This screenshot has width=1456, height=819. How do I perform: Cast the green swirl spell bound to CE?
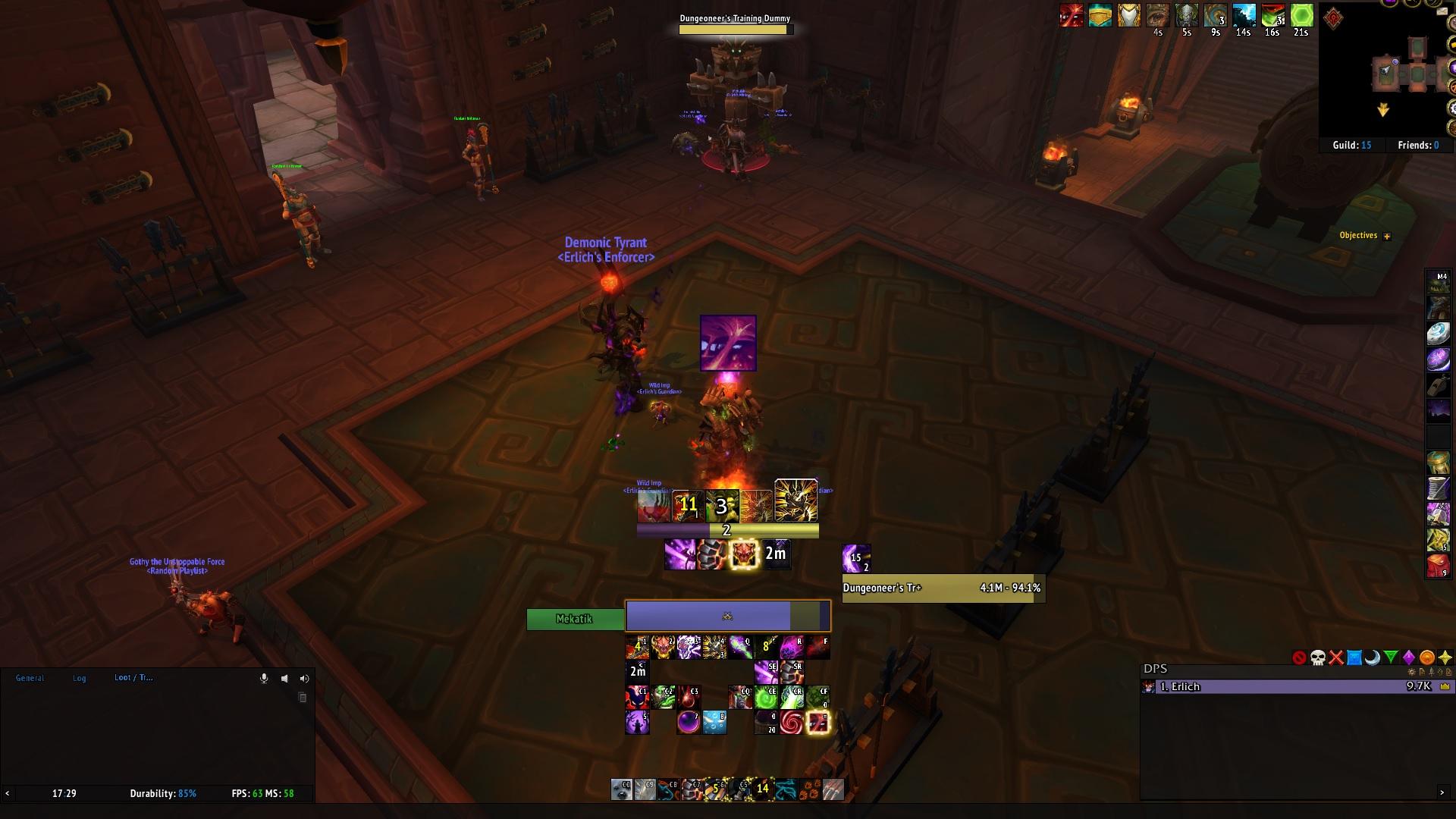coord(766,697)
